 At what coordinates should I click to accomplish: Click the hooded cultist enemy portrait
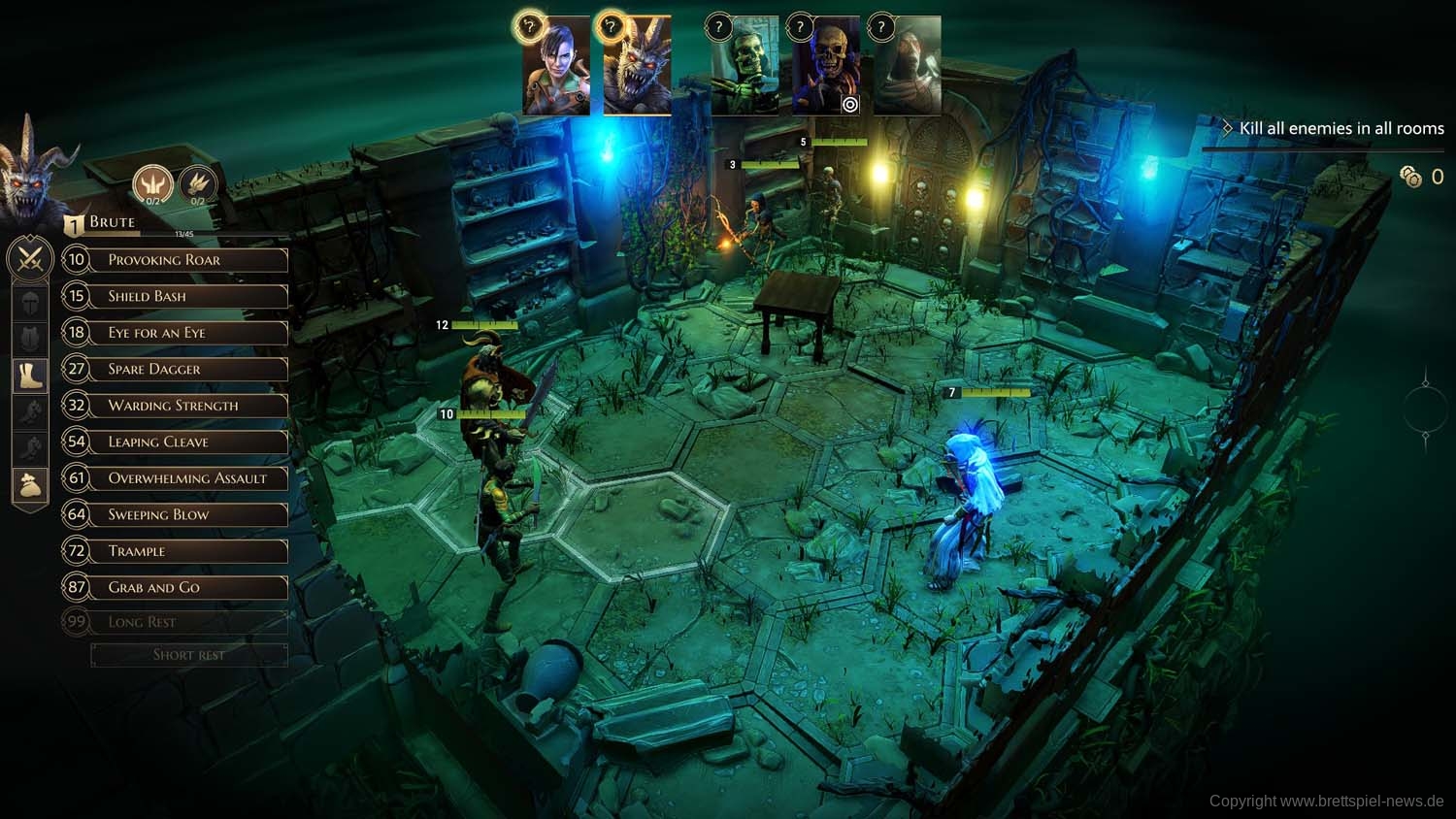point(908,68)
